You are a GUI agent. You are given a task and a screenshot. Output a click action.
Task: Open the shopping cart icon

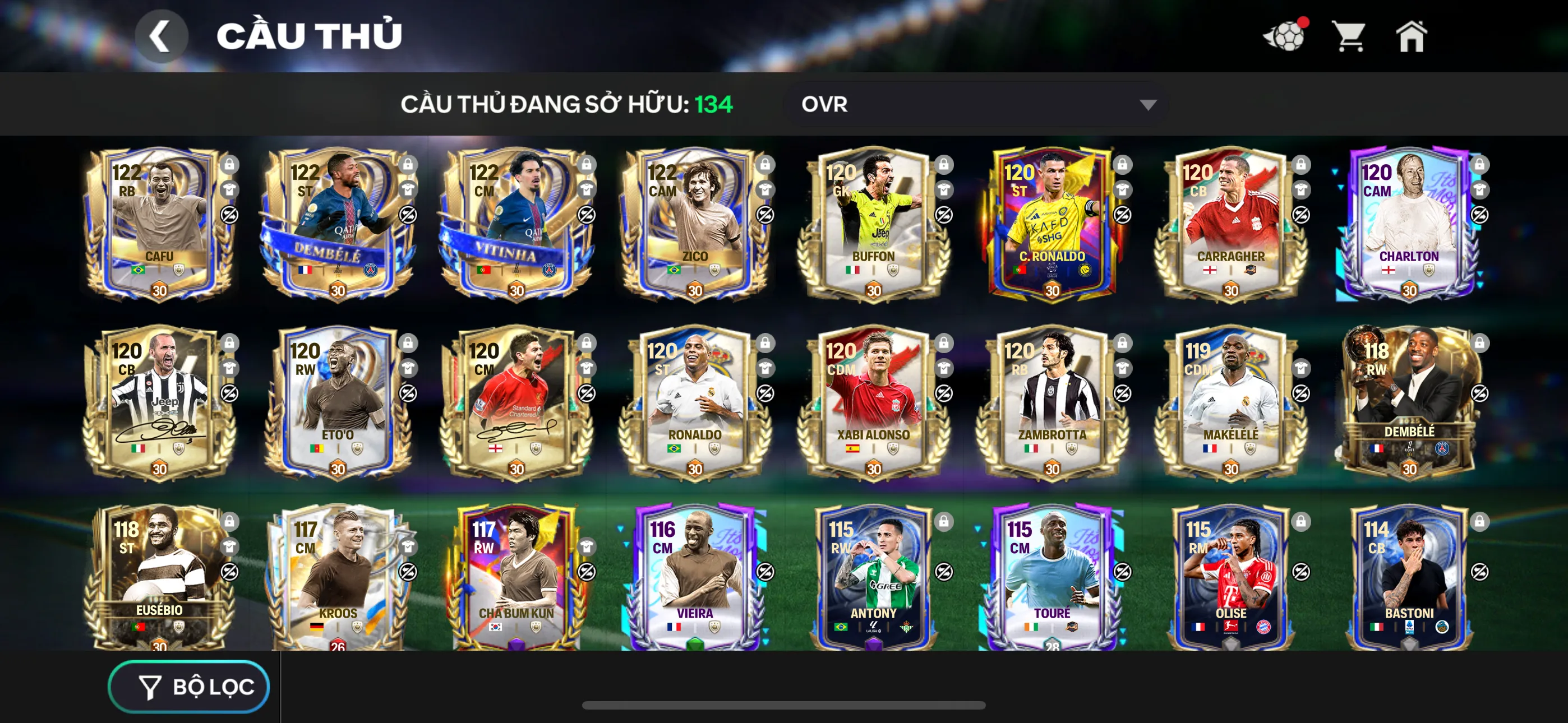(1349, 36)
